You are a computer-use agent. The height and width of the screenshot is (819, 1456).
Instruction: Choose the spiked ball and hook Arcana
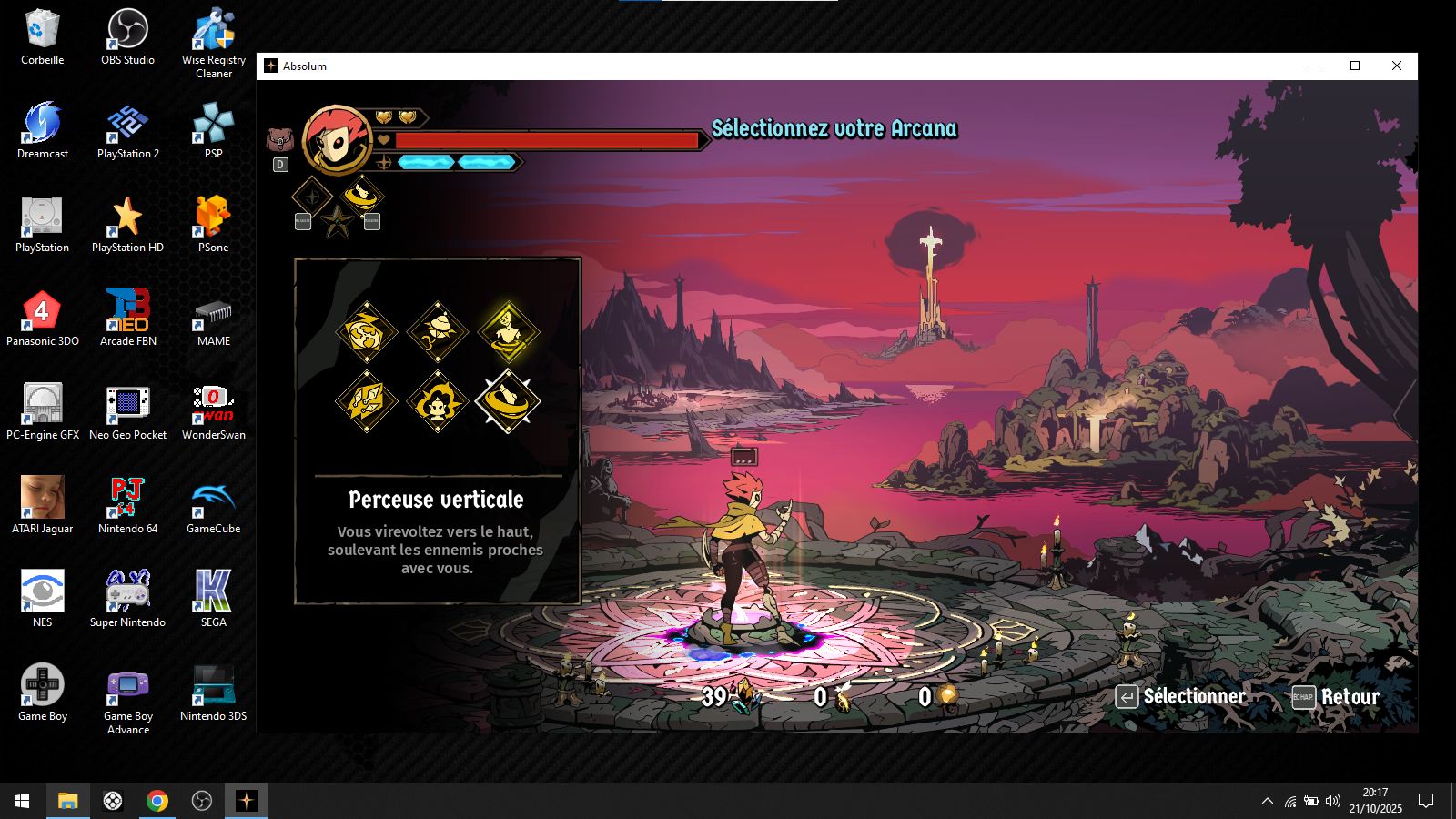[438, 332]
